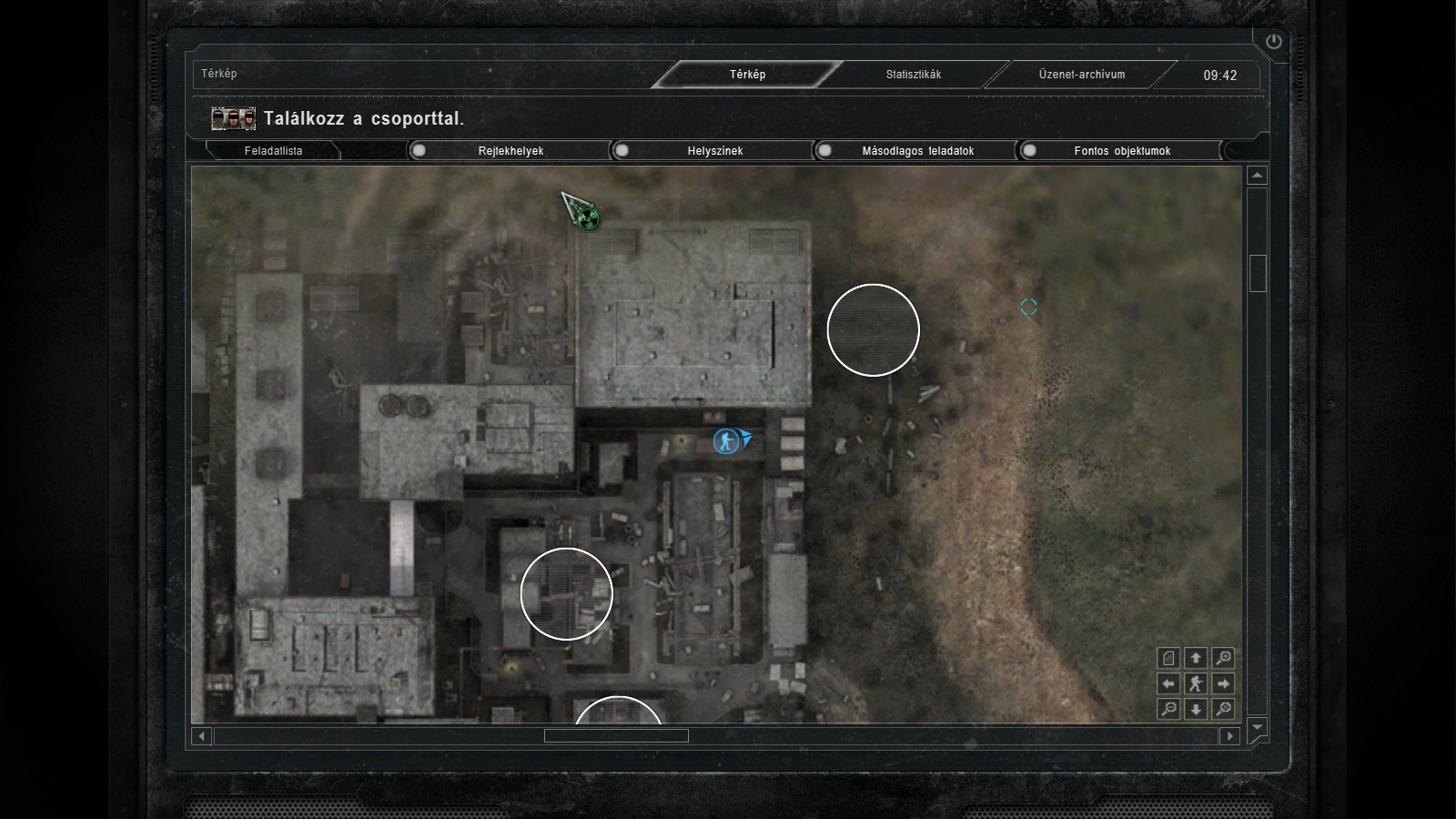1456x819 pixels.
Task: Center the map on the player figure button
Action: pyautogui.click(x=1196, y=683)
